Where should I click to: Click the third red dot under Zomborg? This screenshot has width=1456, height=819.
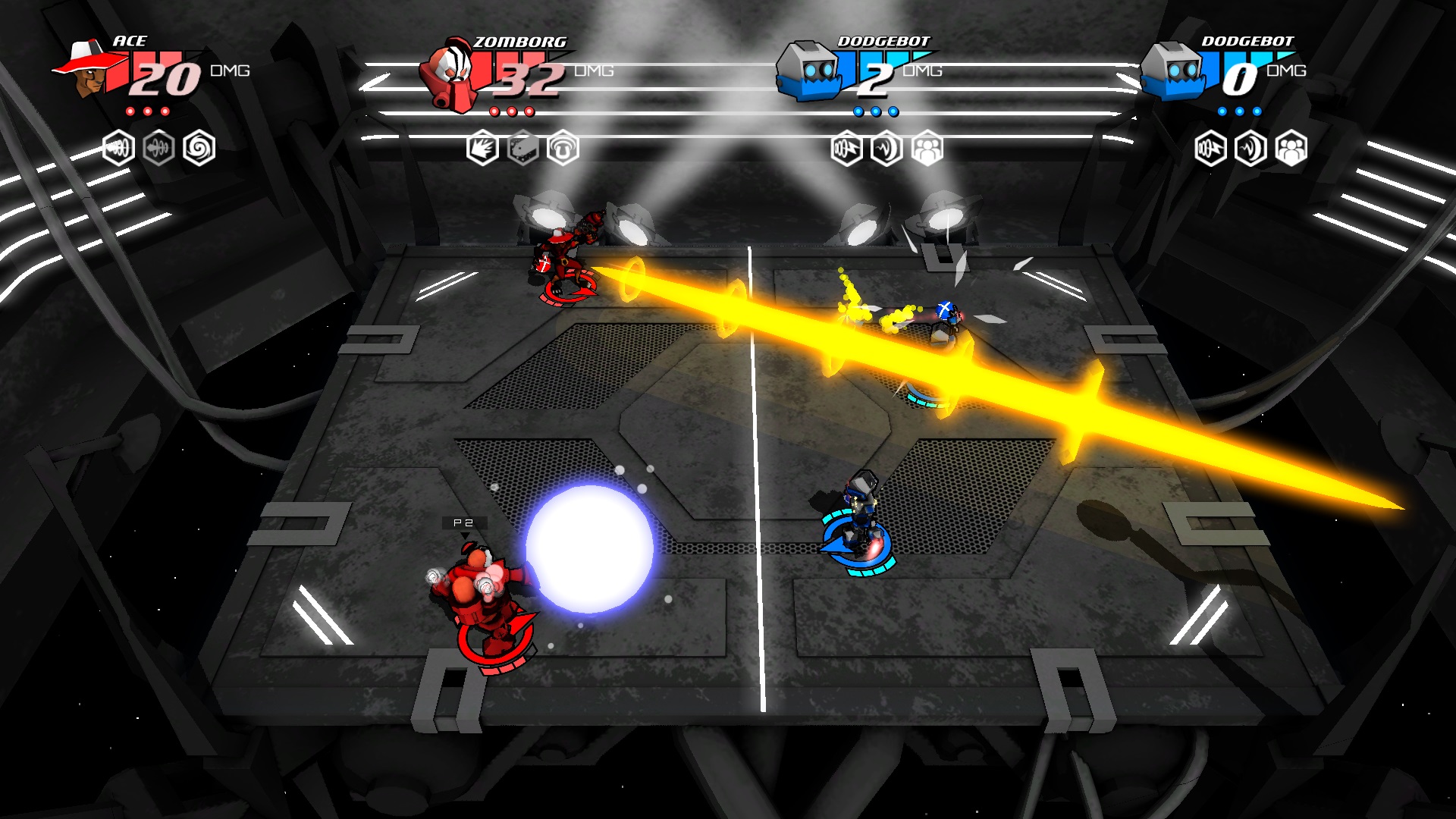[530, 113]
